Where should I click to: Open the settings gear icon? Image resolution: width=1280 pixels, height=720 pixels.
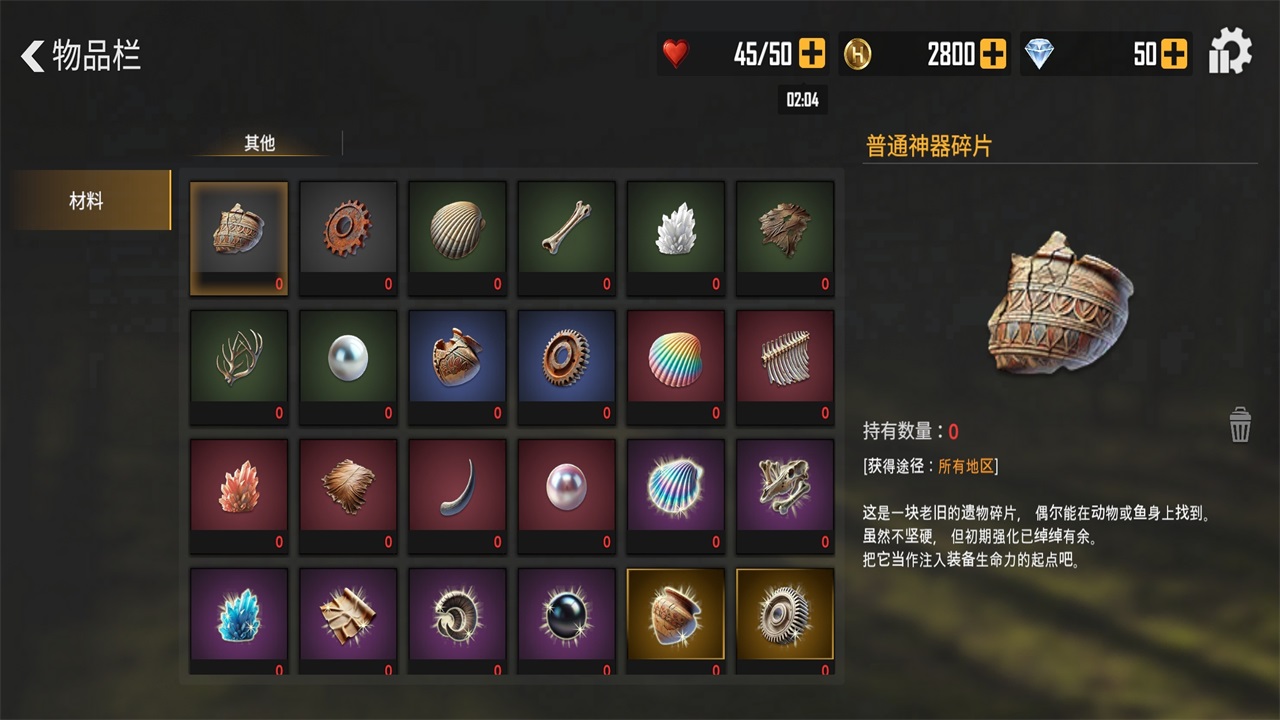pyautogui.click(x=1229, y=51)
